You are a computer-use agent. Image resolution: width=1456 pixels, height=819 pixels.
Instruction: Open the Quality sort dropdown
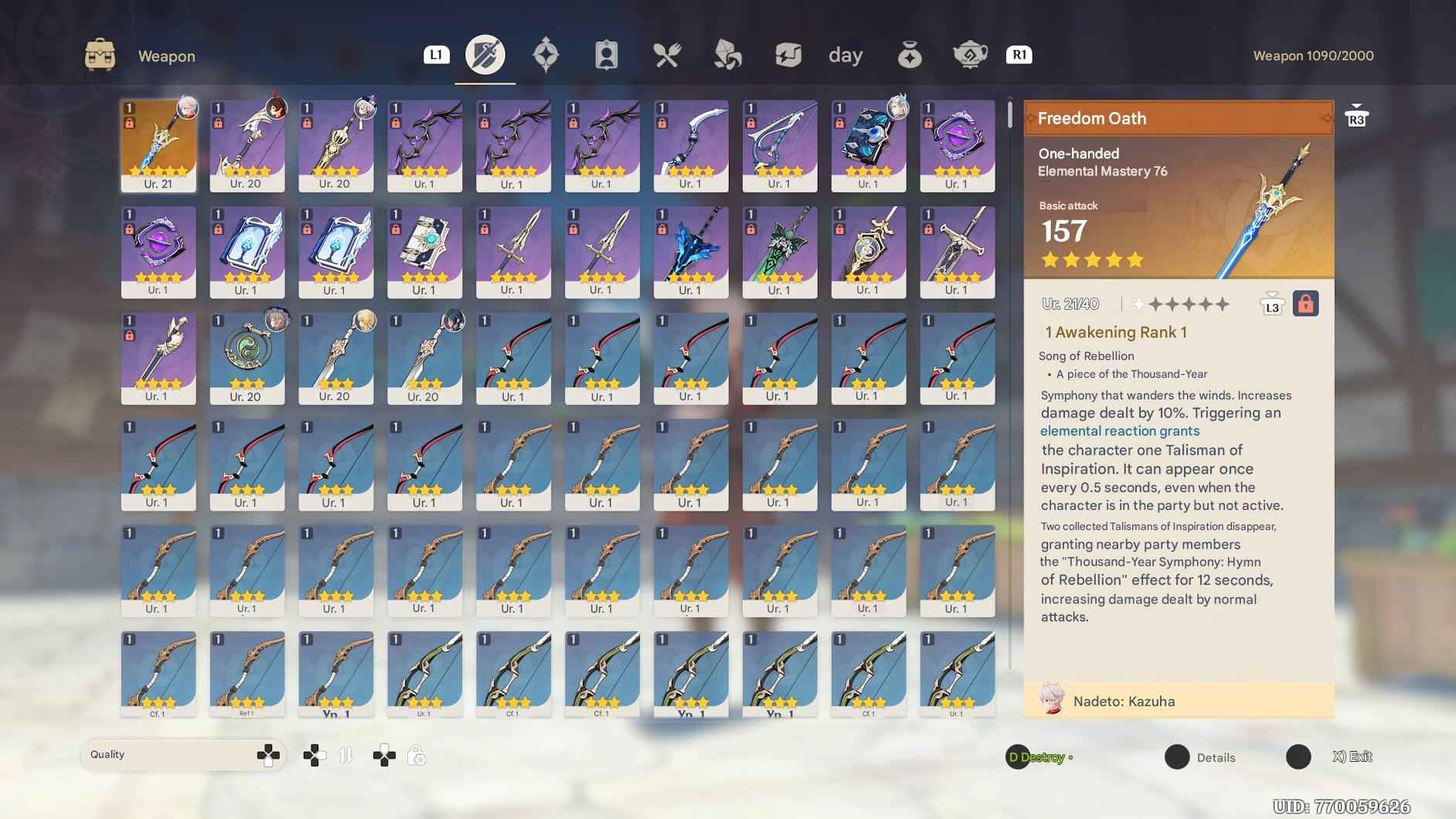[x=183, y=755]
